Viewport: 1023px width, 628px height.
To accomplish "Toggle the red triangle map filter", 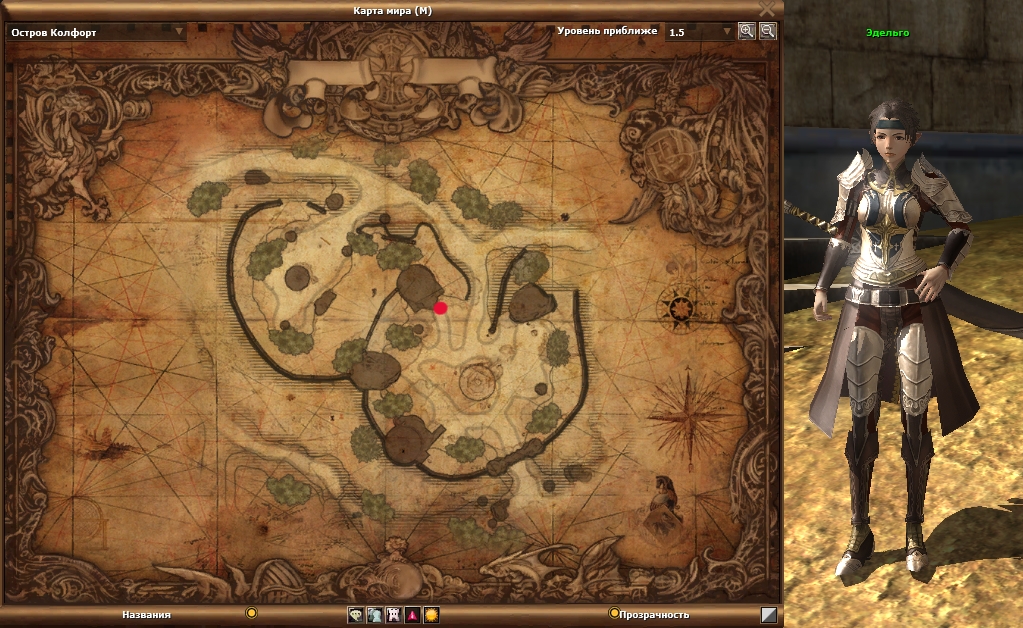I will click(x=412, y=615).
